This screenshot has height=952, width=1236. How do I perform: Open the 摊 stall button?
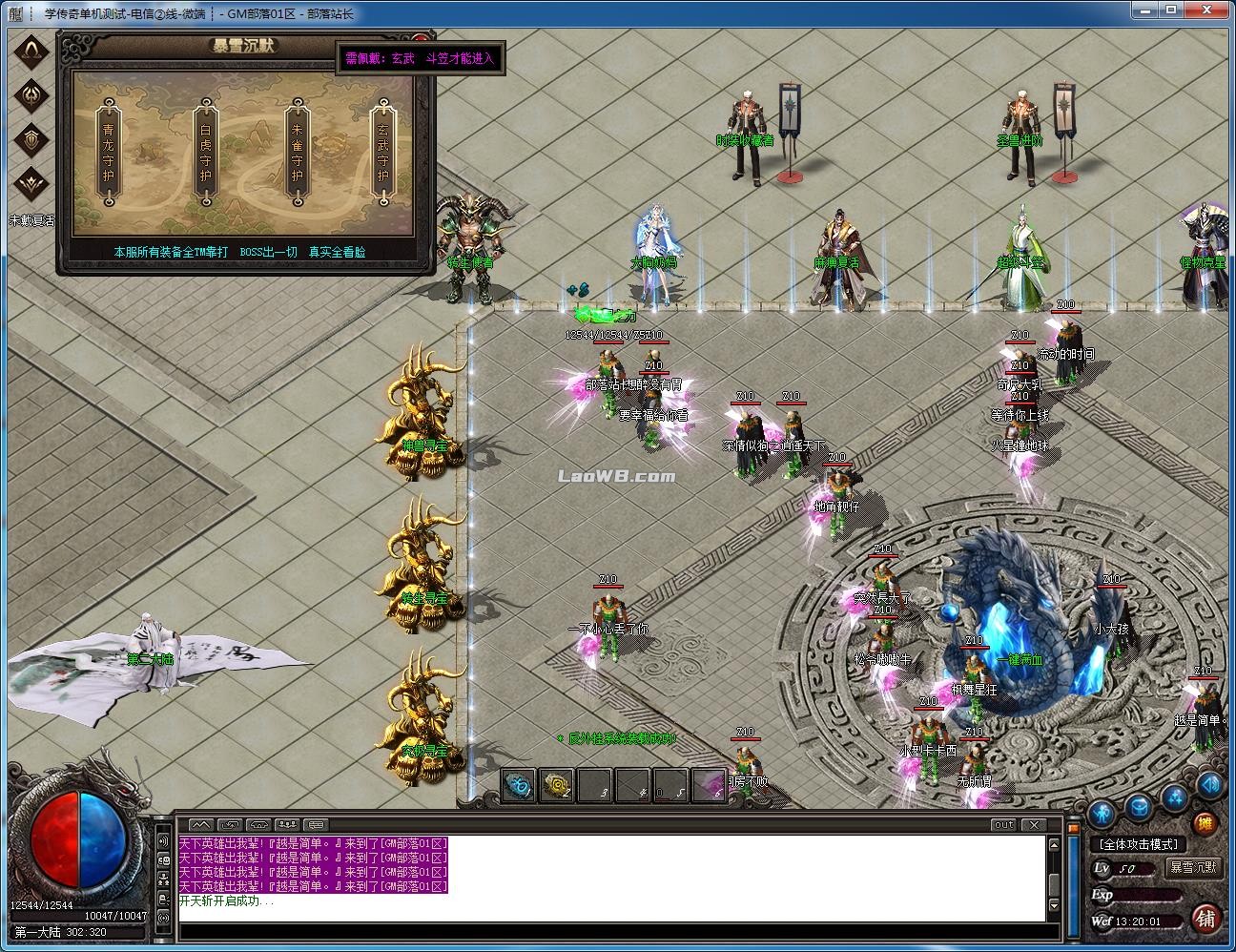tap(1205, 824)
